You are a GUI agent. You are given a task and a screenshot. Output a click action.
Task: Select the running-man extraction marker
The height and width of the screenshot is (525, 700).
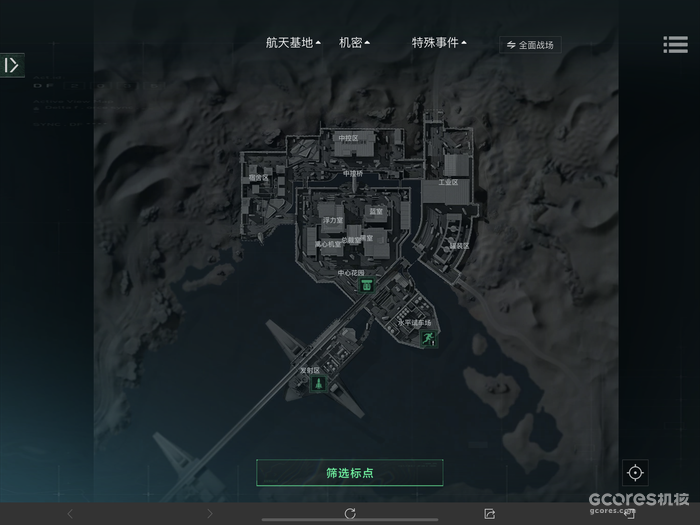click(428, 340)
